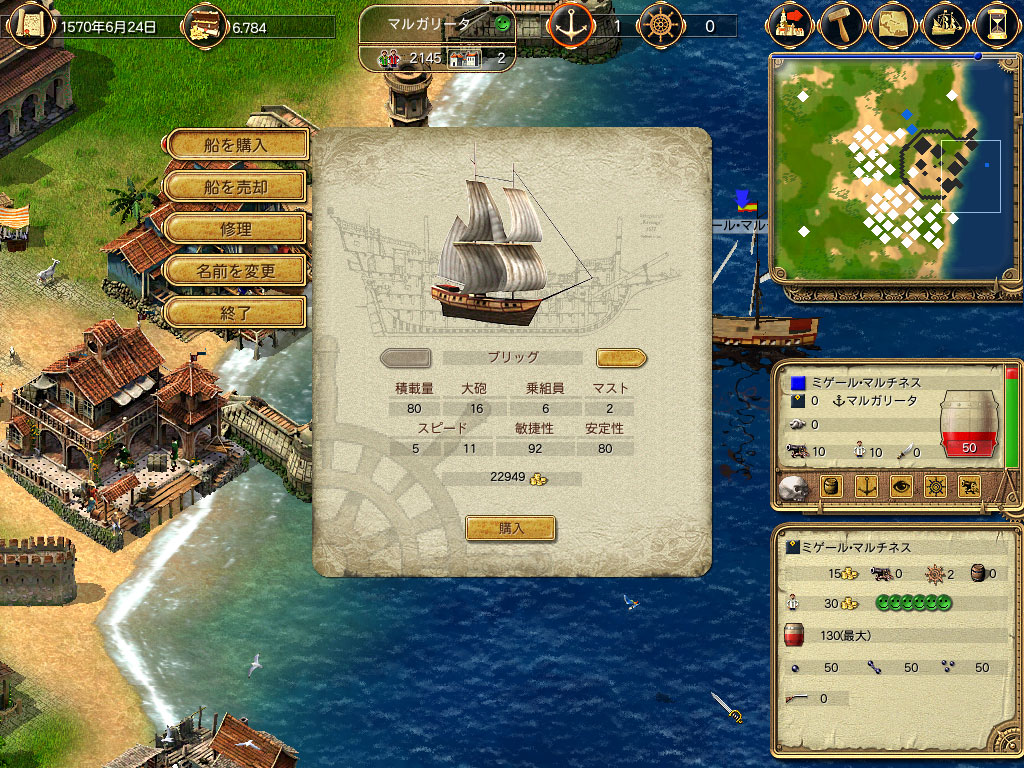Show the next ship type with right arrow
Viewport: 1024px width, 768px height.
pyautogui.click(x=621, y=357)
